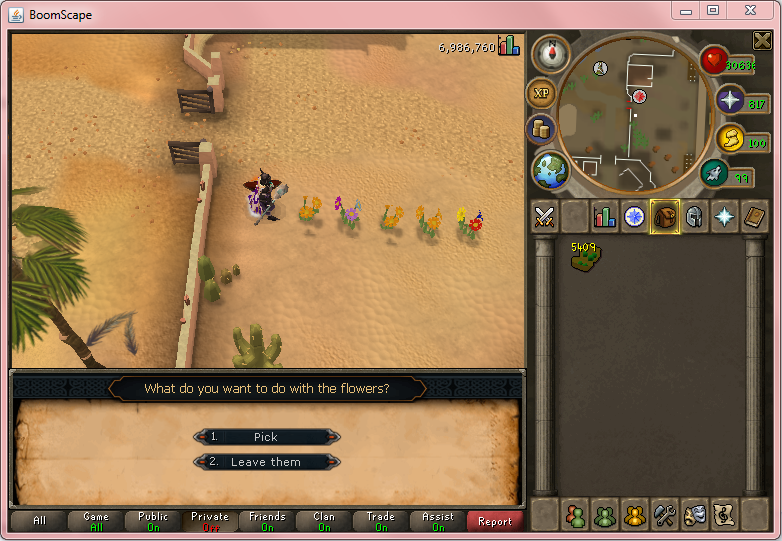Select the flower seeds inventory item

tap(580, 257)
